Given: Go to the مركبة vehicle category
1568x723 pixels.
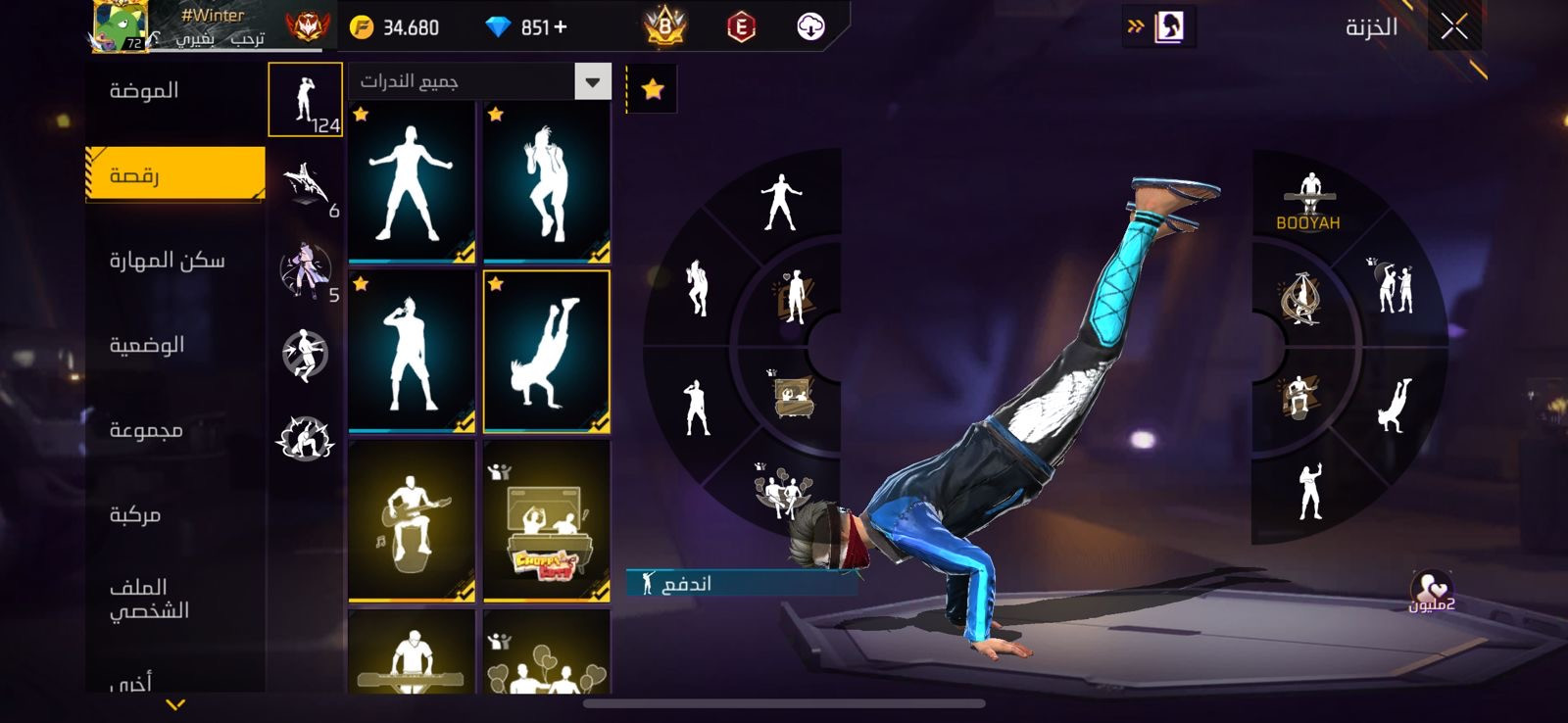Looking at the screenshot, I should coord(135,514).
